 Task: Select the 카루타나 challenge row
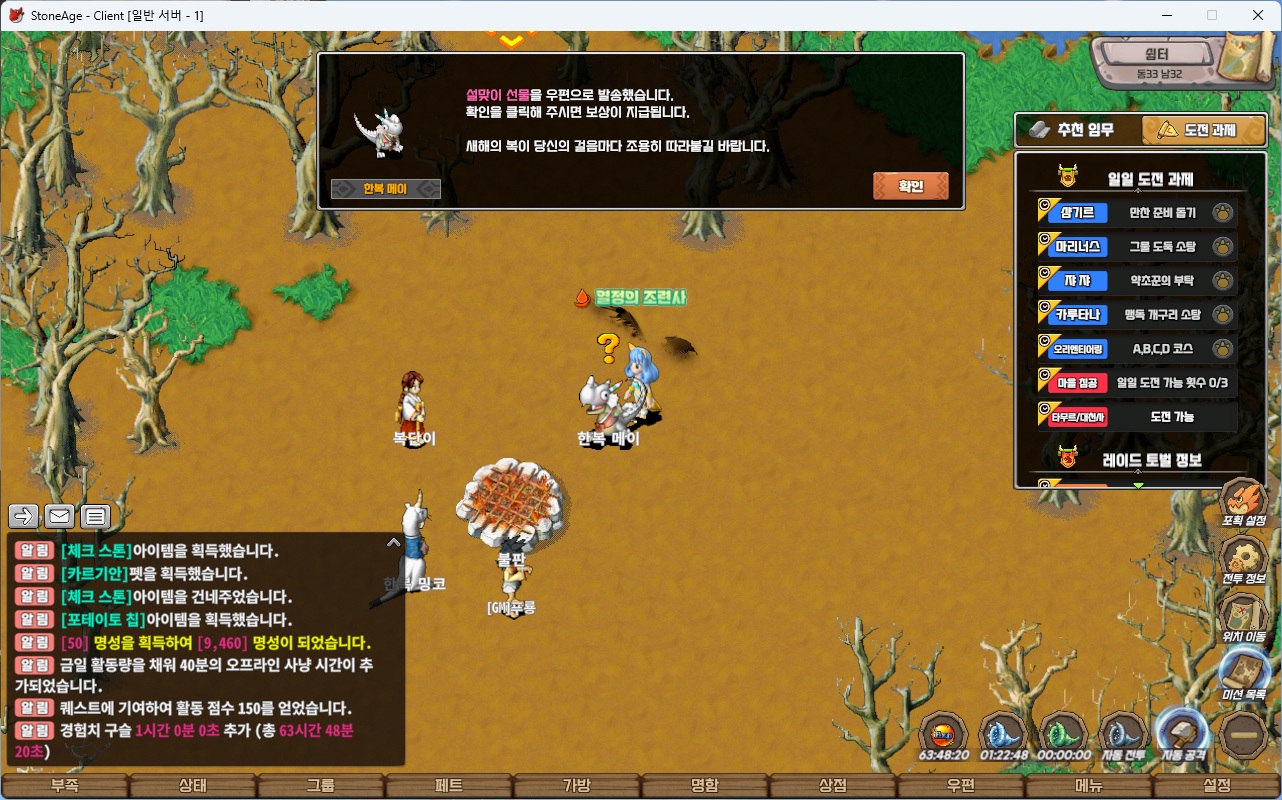click(1137, 314)
